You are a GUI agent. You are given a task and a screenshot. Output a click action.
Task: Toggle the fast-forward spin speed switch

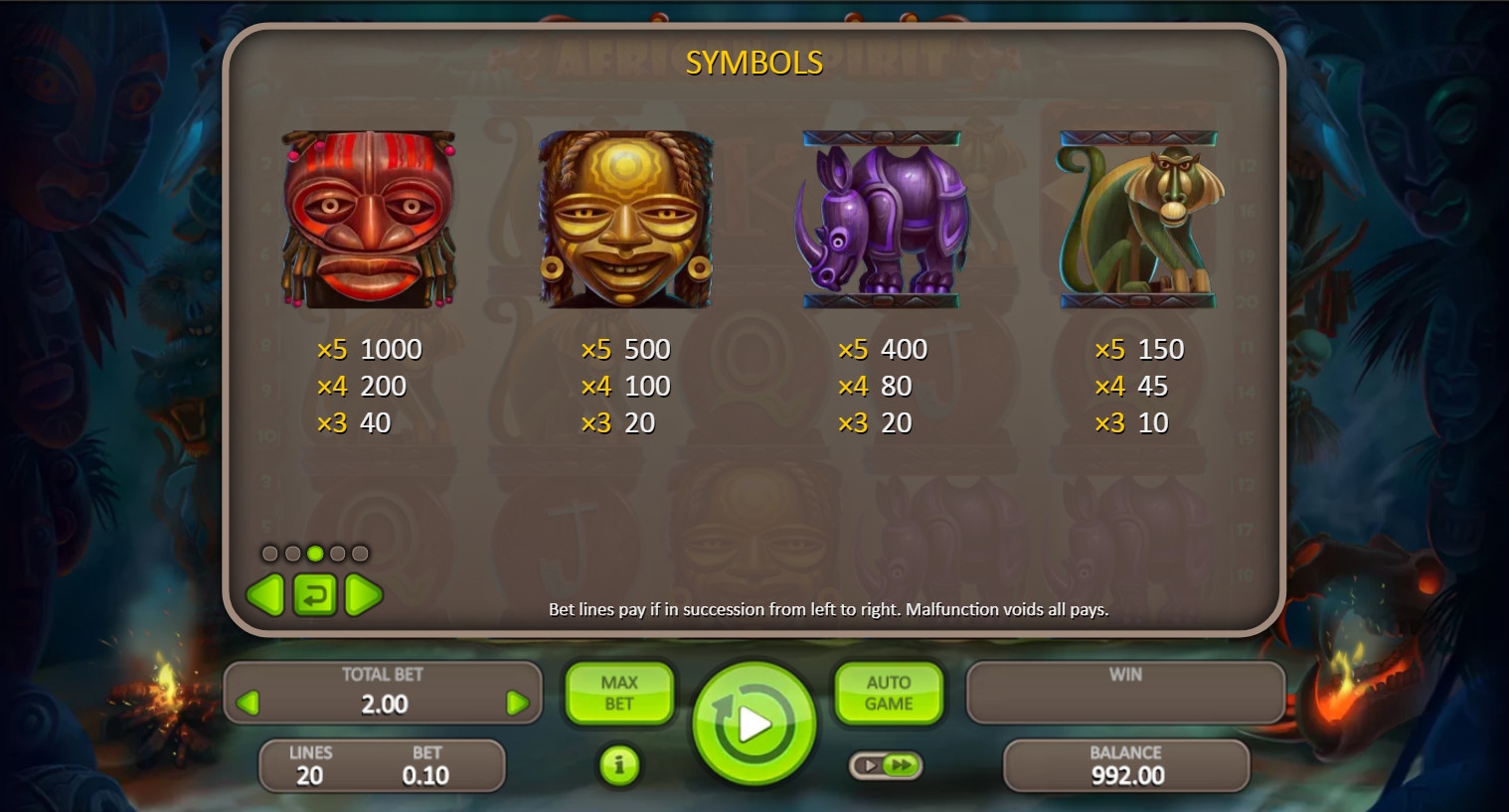886,765
